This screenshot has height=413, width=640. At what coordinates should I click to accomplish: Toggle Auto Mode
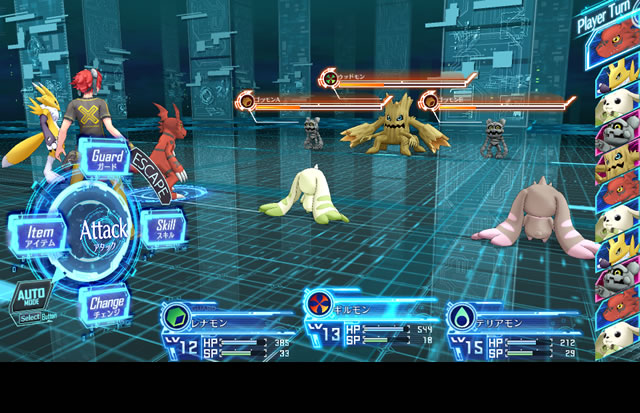tap(28, 300)
